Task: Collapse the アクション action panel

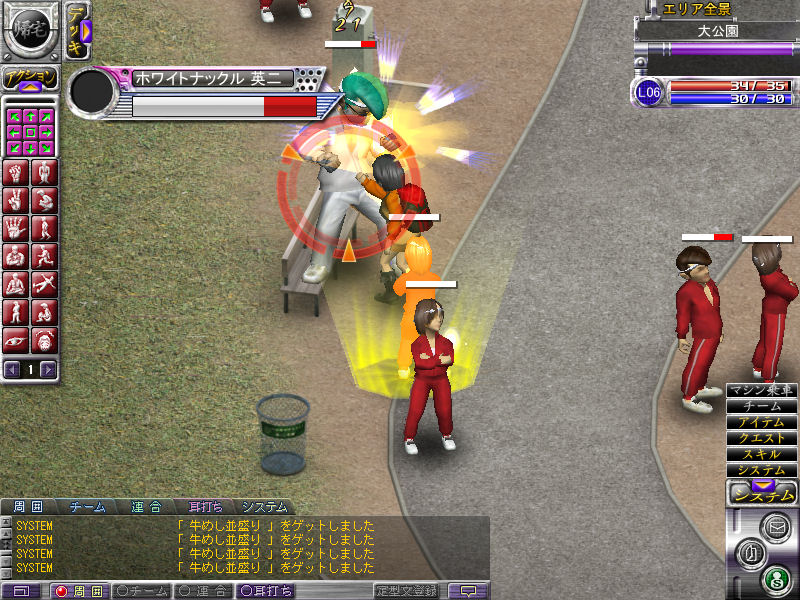Action: coord(29,80)
